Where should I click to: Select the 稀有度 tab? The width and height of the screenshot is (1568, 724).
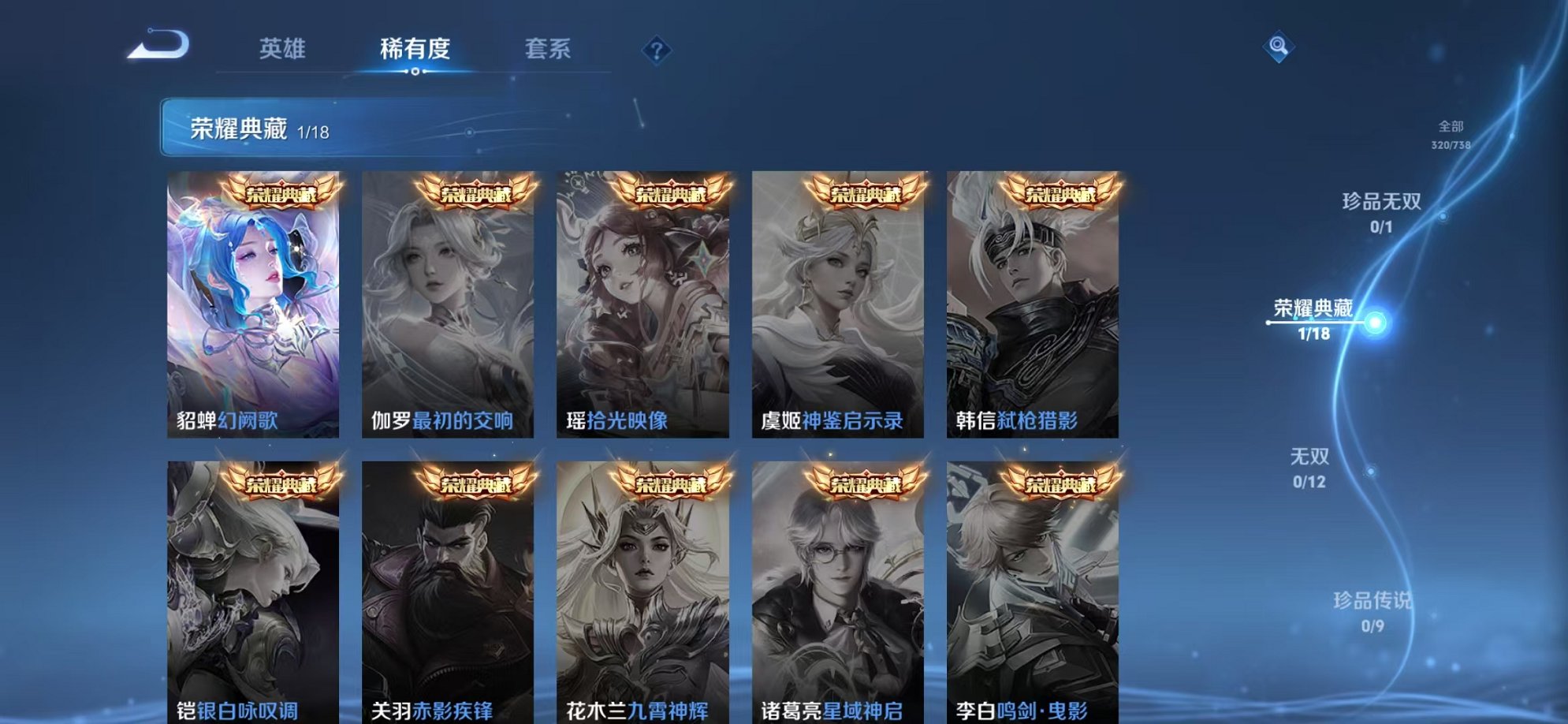click(416, 49)
